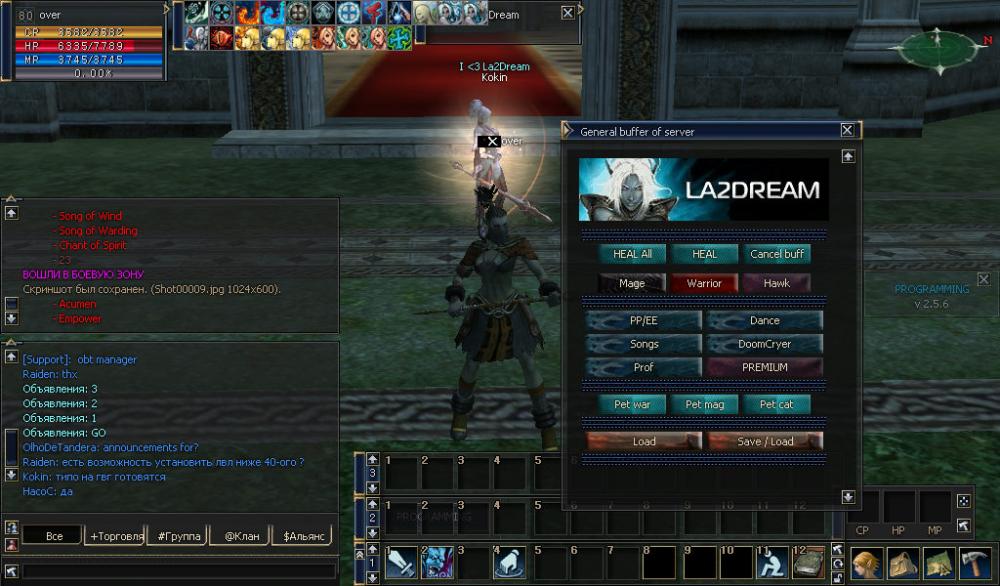Choose the Mage buff set
Screen dimensions: 1000x586
pos(632,283)
